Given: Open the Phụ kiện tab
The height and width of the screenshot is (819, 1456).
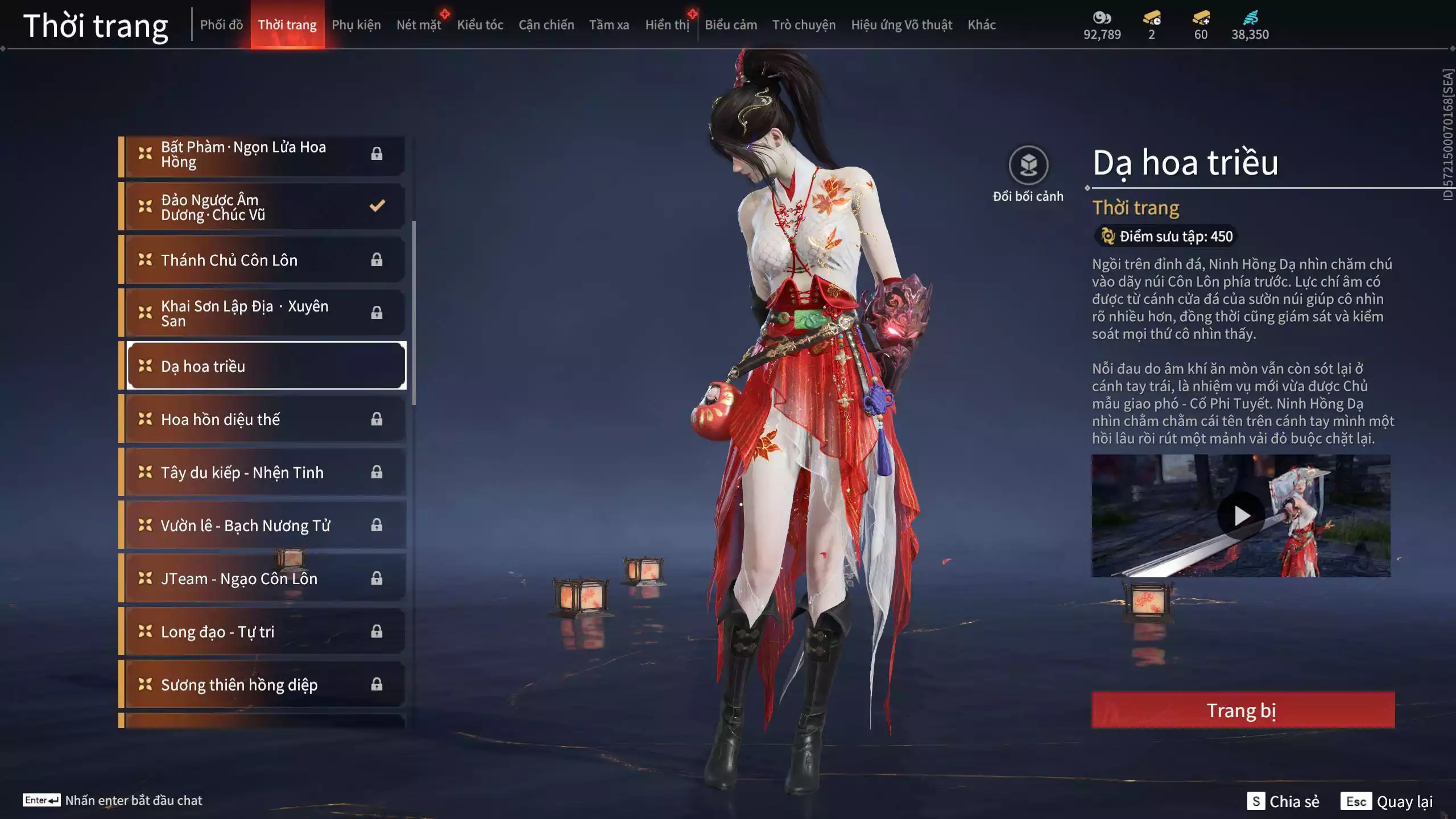Looking at the screenshot, I should (x=356, y=25).
